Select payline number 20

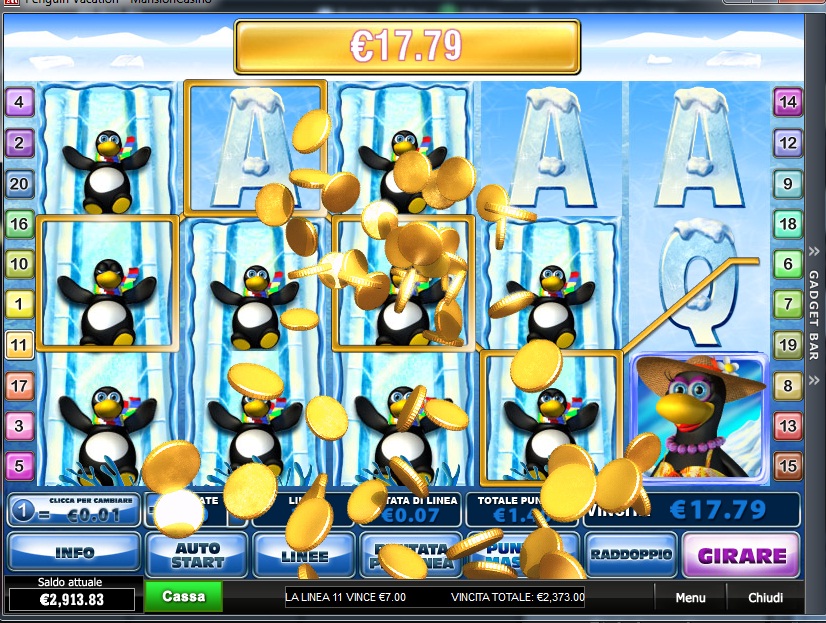click(x=19, y=183)
